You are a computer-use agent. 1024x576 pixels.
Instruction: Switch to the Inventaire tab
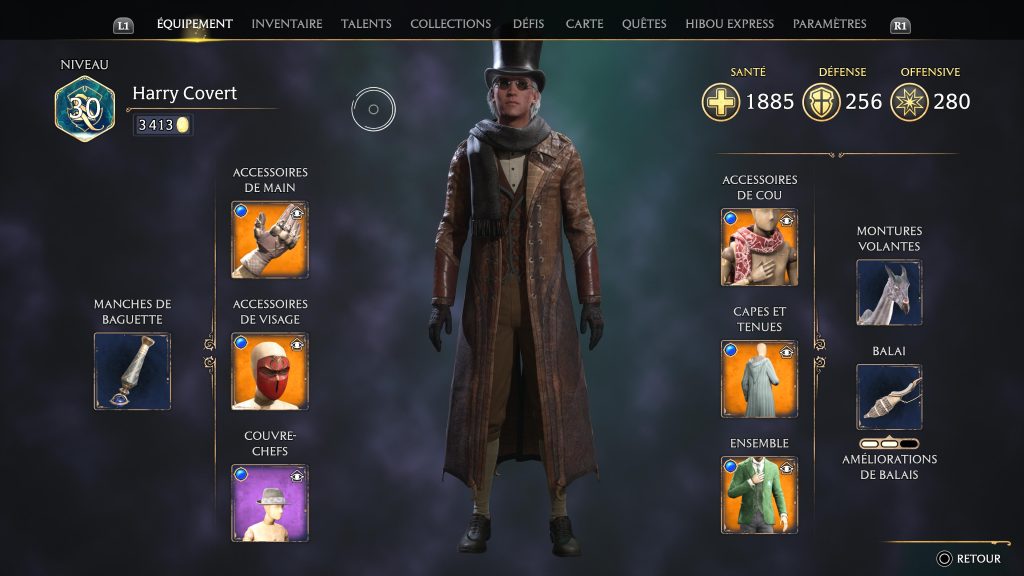pos(286,24)
